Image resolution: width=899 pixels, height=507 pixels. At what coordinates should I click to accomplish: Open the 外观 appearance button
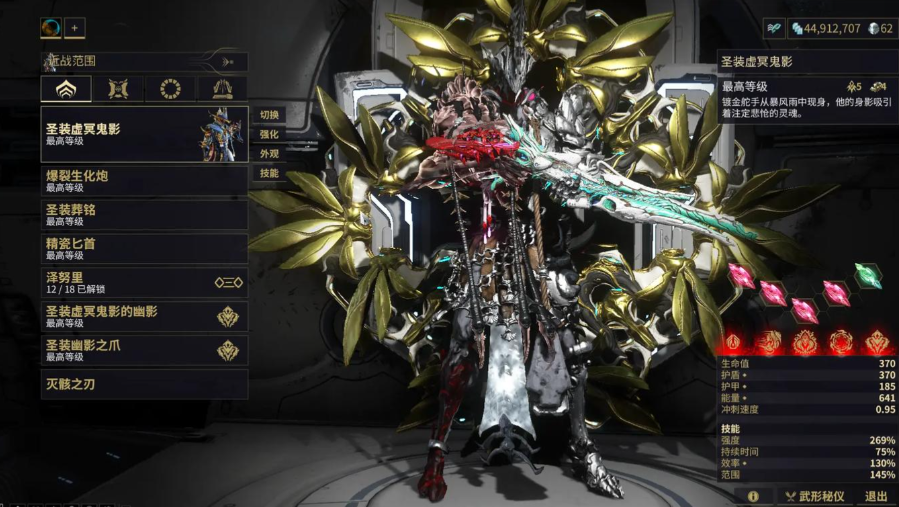[x=269, y=154]
